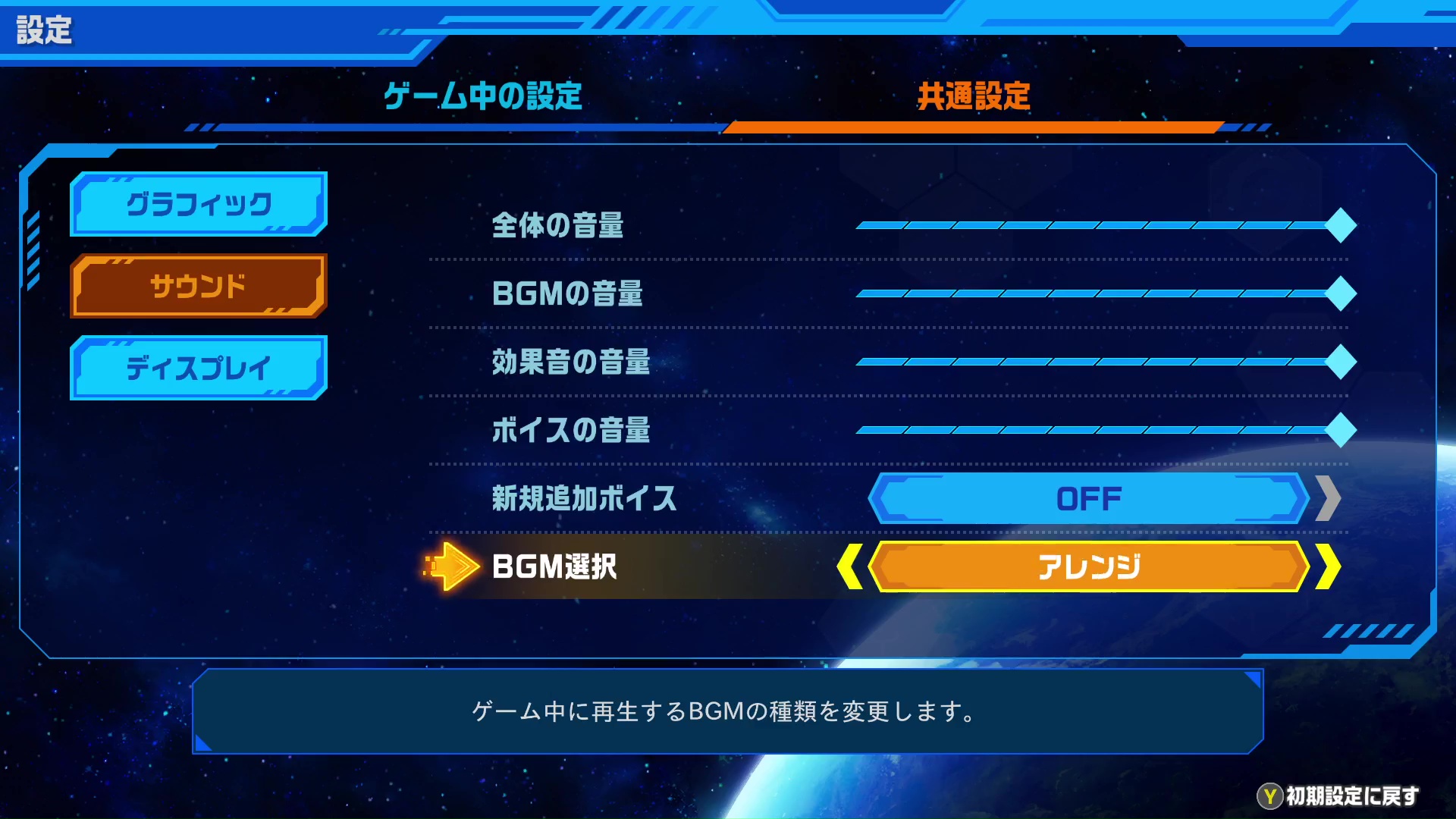Screen dimensions: 1456x819
Task: Click the ボイスの音量 slider handle
Action: pos(1341,429)
